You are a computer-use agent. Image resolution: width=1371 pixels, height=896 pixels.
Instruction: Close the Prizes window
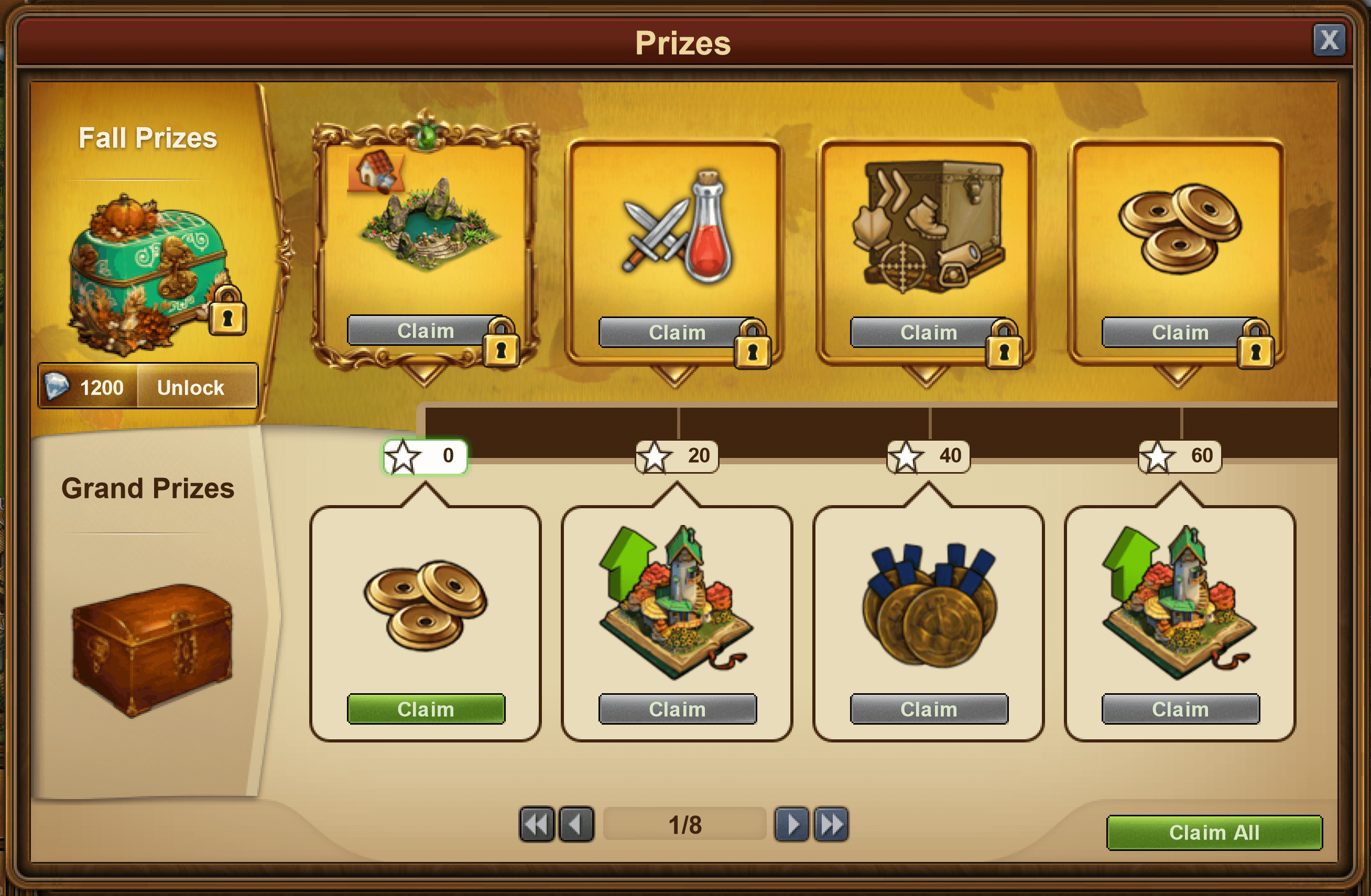[1329, 40]
